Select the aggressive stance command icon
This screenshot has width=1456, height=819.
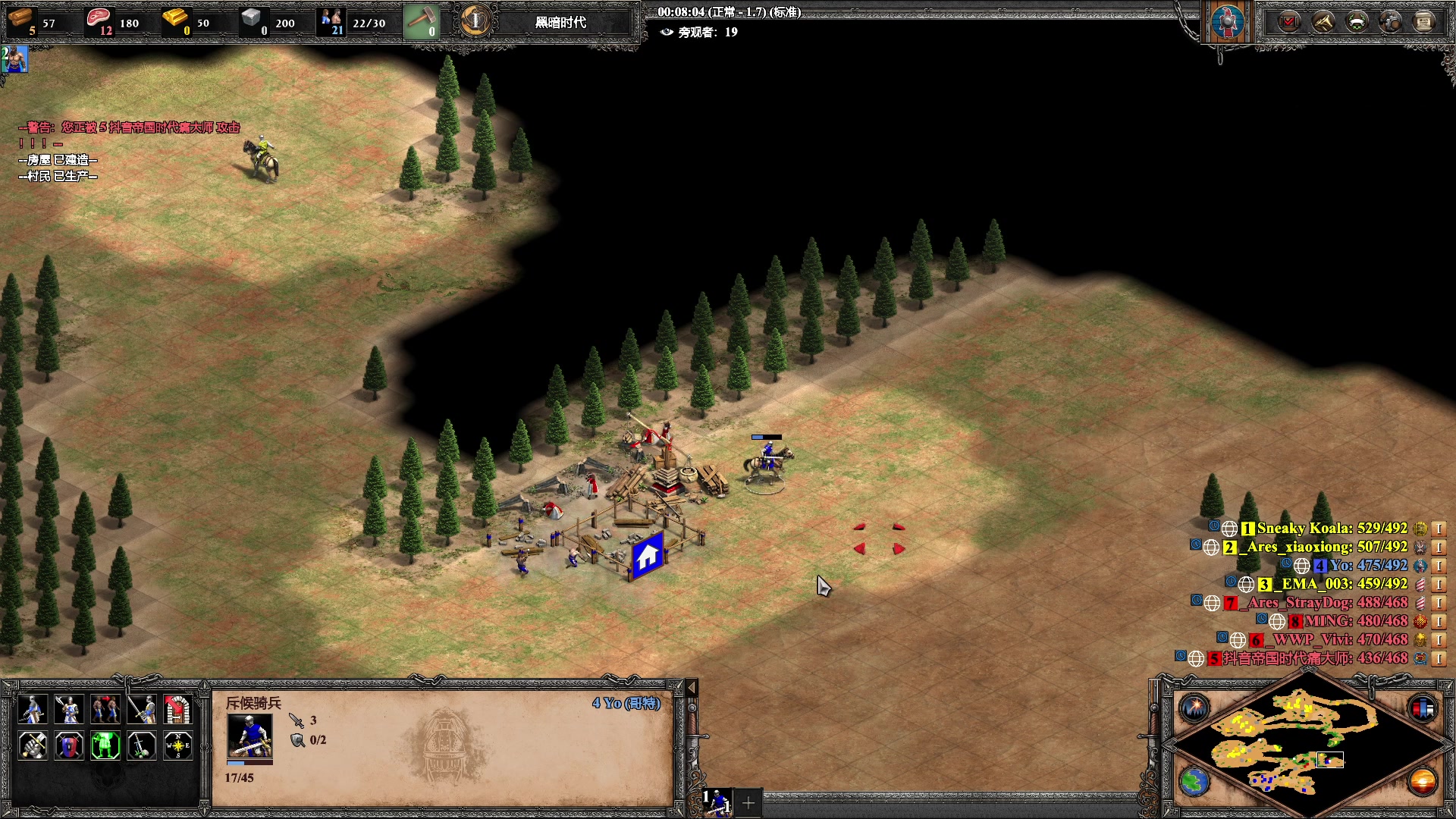(x=32, y=710)
